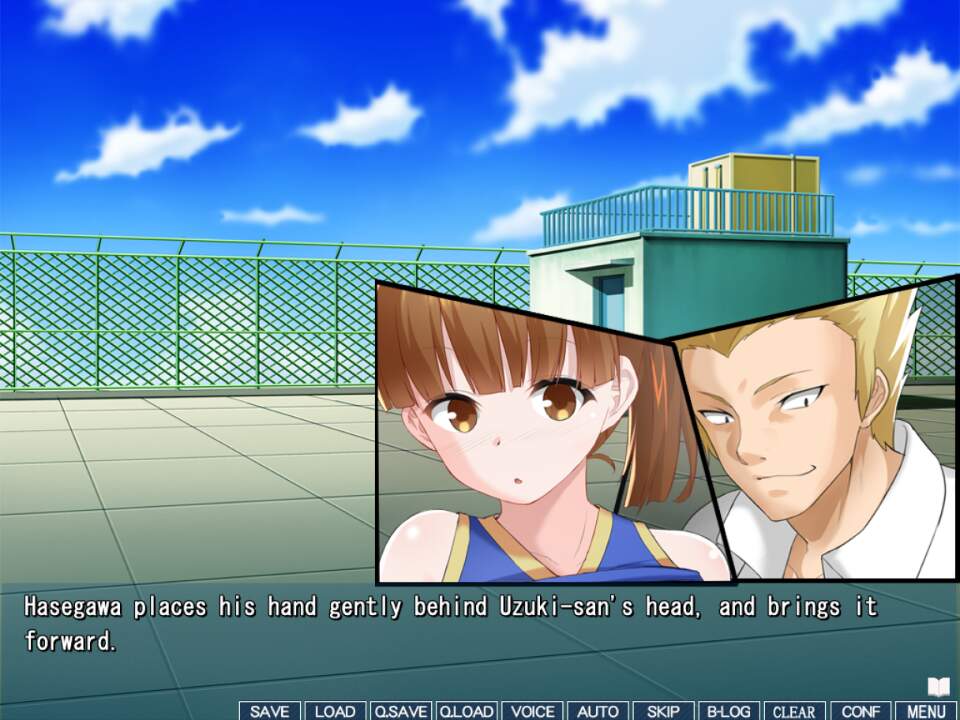This screenshot has width=960, height=720.
Task: Open the B-LOG backlog
Action: 729,711
